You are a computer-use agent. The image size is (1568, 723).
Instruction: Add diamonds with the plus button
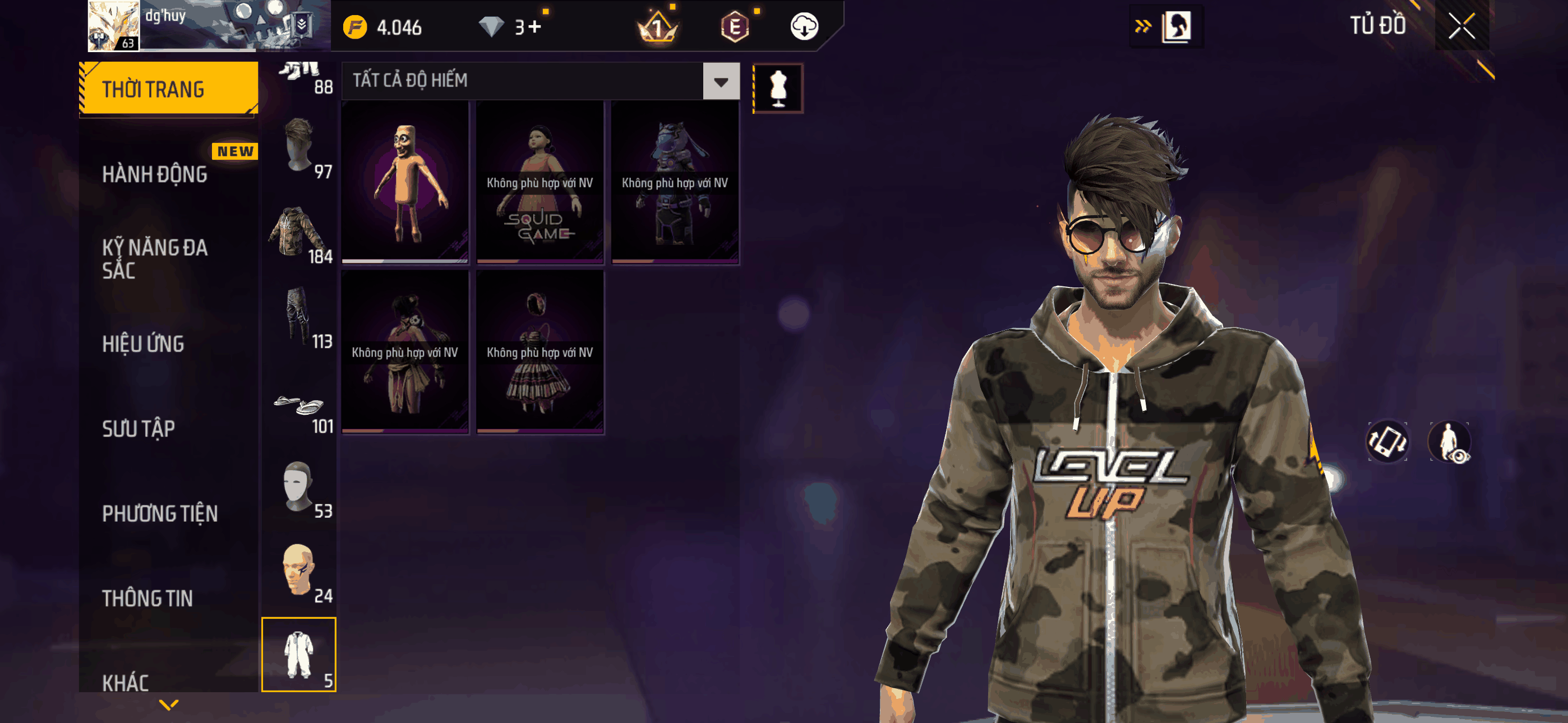point(534,27)
